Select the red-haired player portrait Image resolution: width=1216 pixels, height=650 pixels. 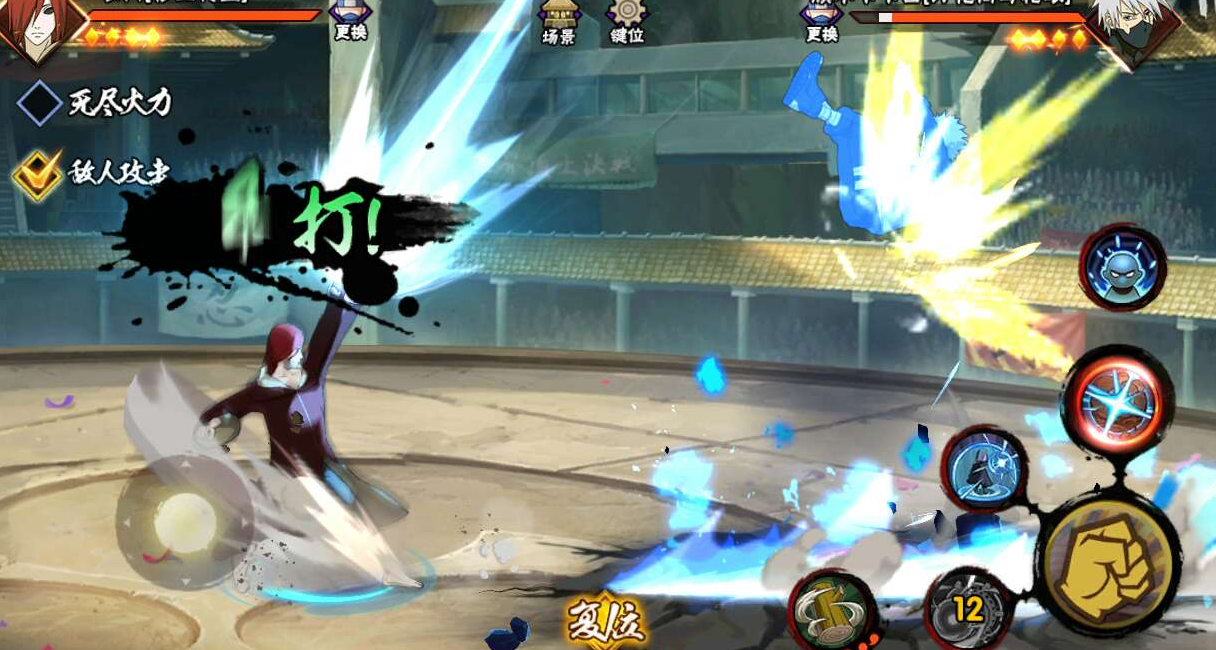[x=38, y=27]
